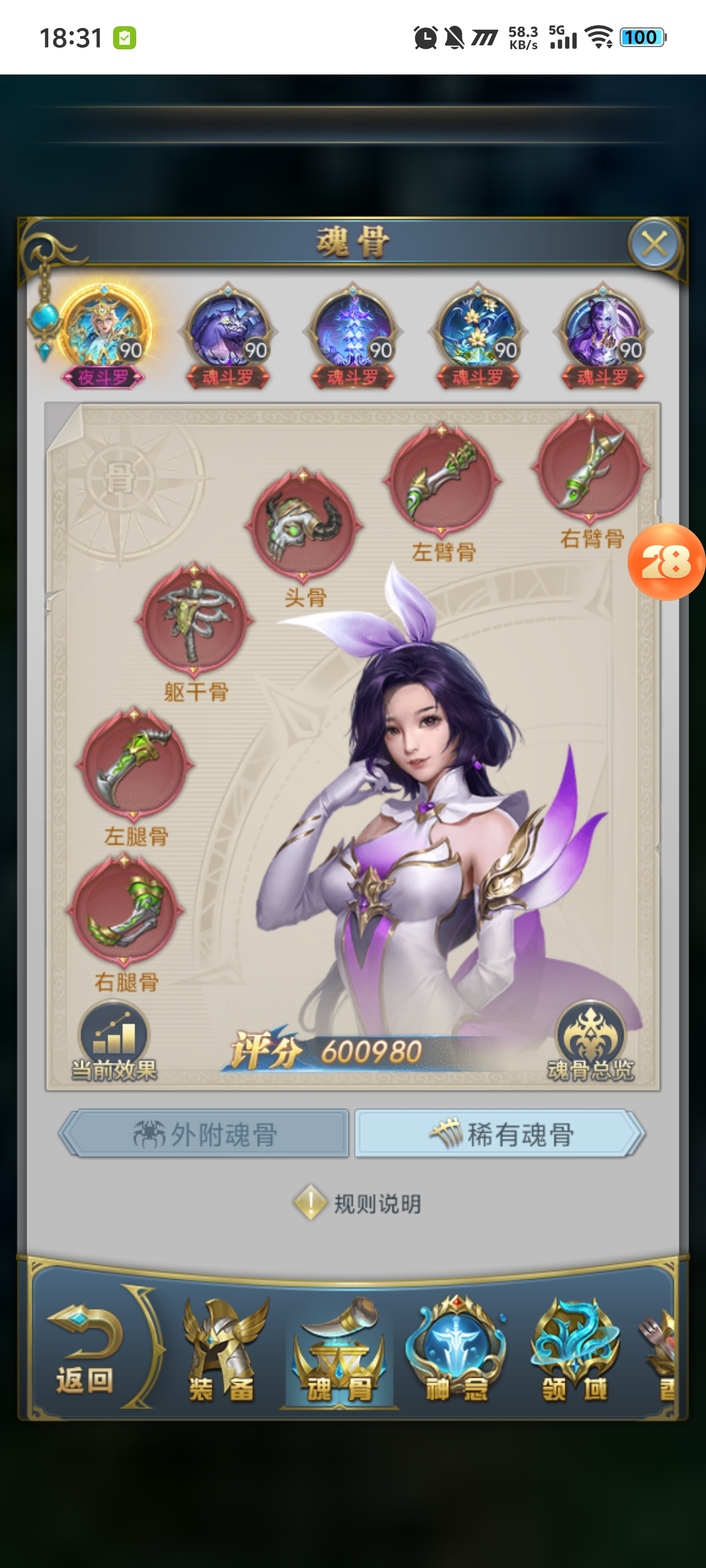Click the 右腿骨 soul bone slot

pyautogui.click(x=125, y=910)
